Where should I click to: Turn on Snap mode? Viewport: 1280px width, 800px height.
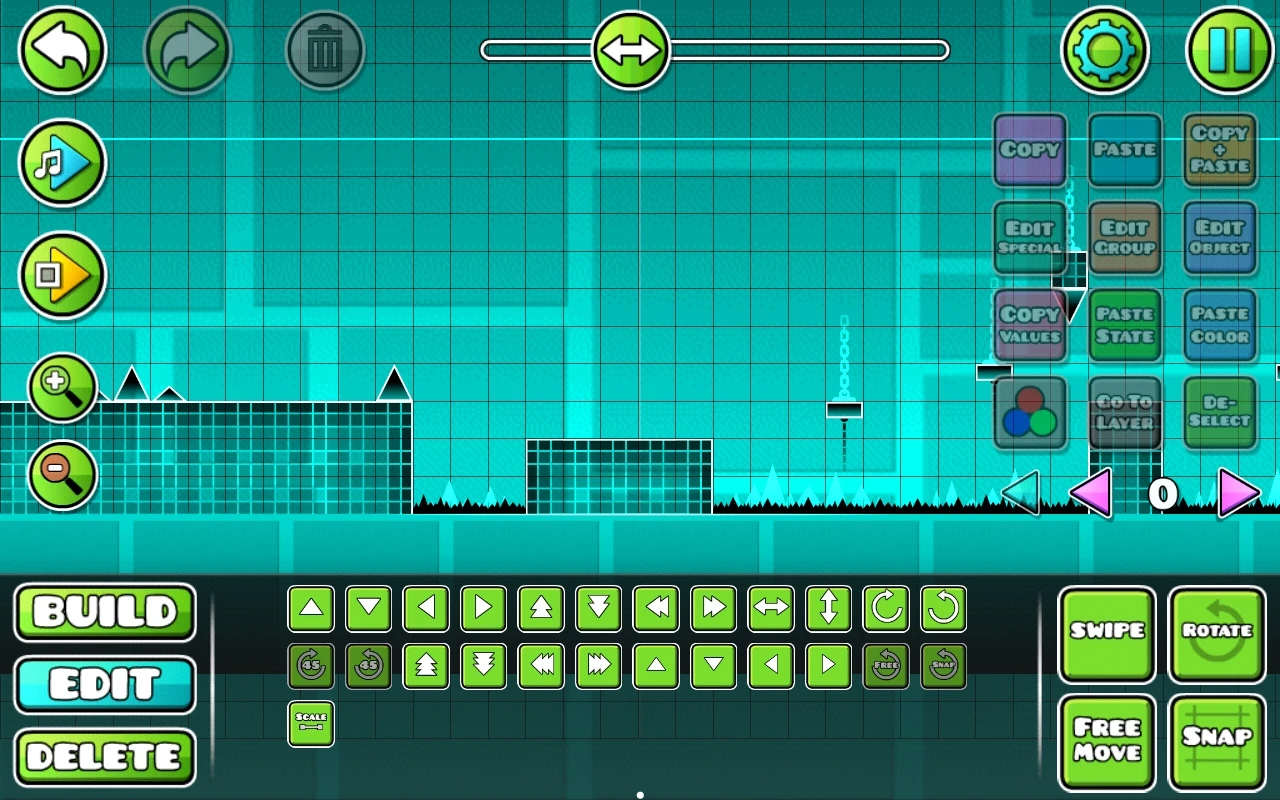coord(1216,741)
